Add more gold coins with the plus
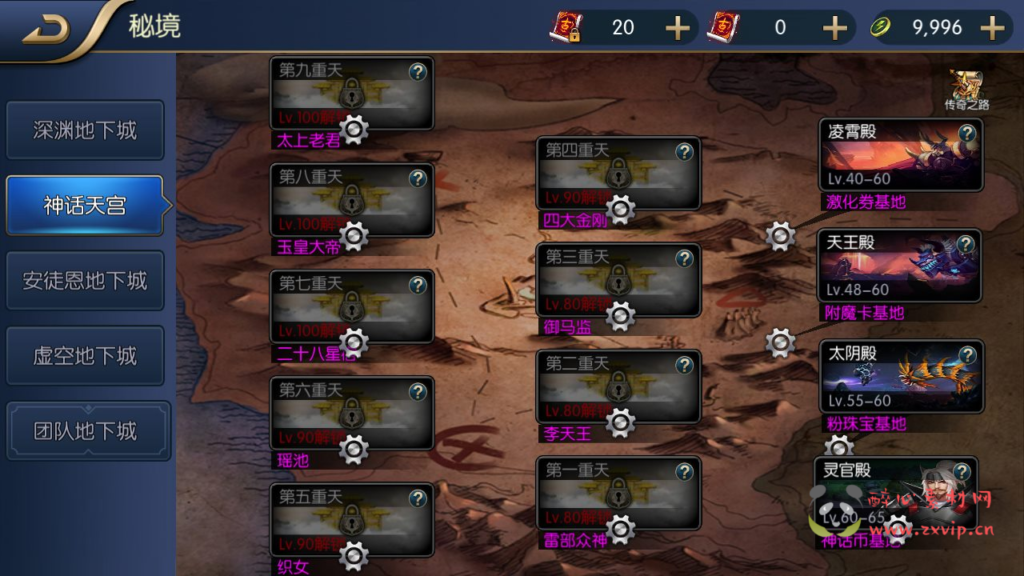This screenshot has height=576, width=1024. click(x=992, y=28)
